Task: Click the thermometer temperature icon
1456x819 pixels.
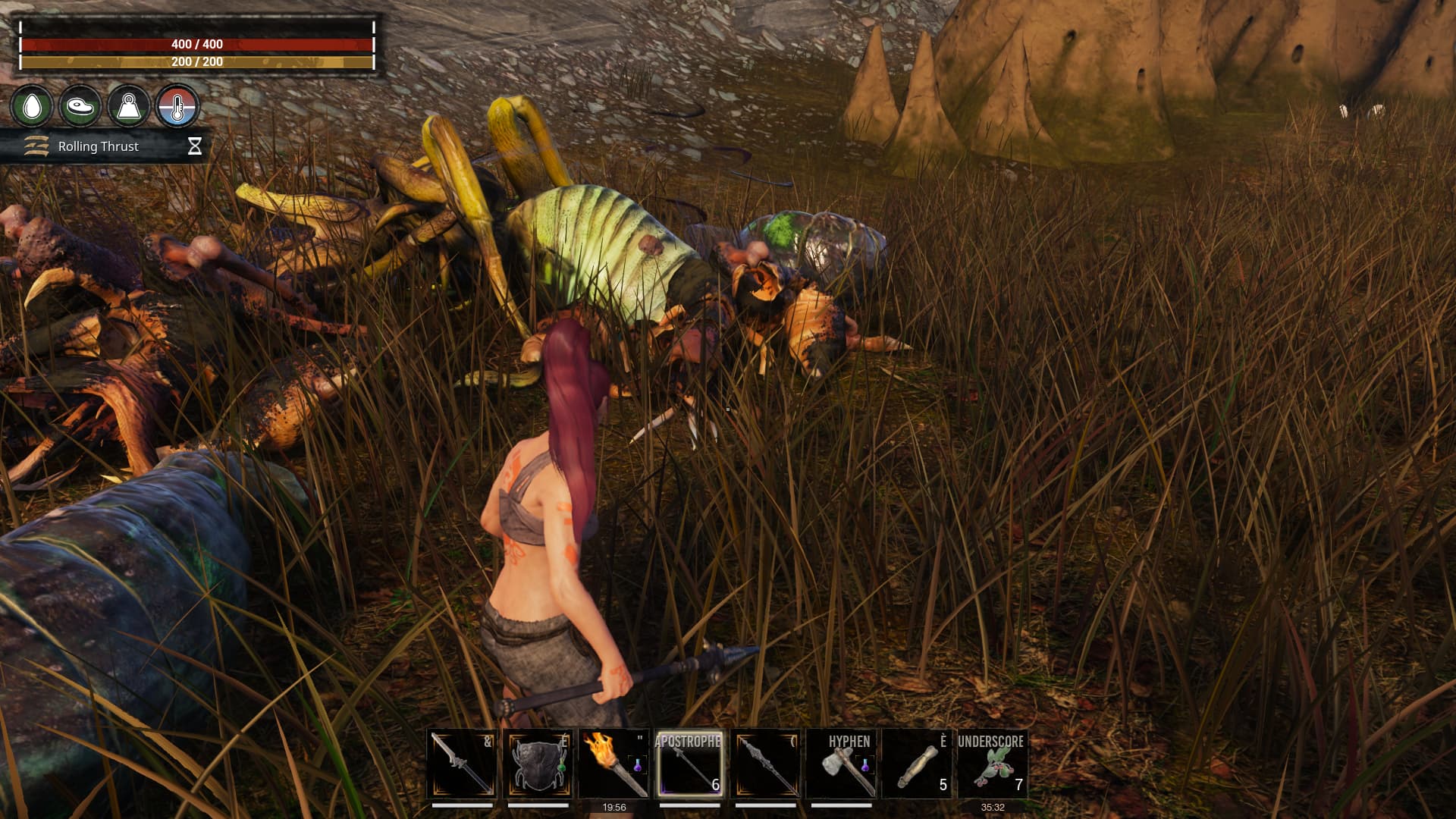Action: [x=177, y=106]
